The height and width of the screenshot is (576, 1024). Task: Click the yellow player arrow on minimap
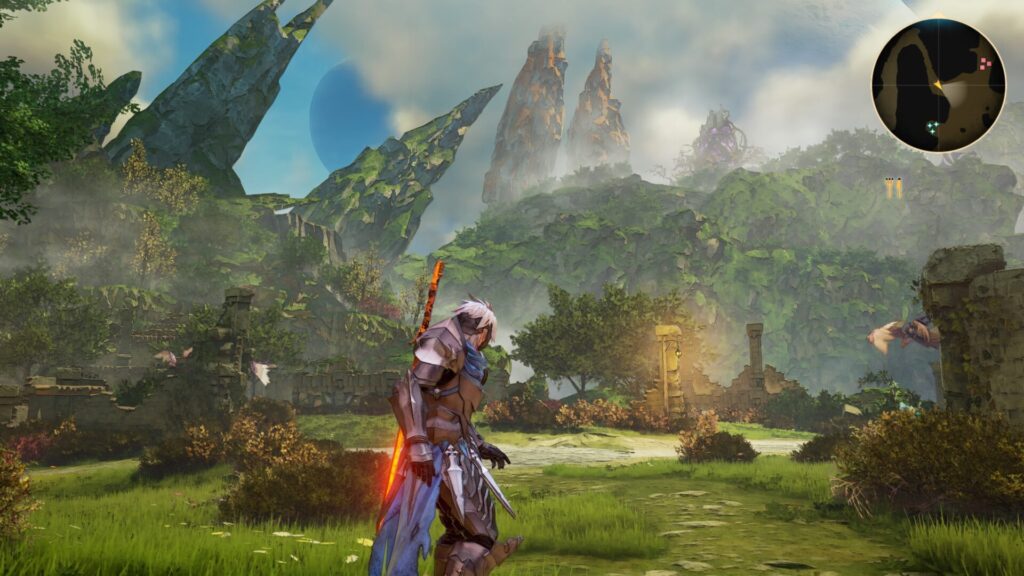point(938,88)
